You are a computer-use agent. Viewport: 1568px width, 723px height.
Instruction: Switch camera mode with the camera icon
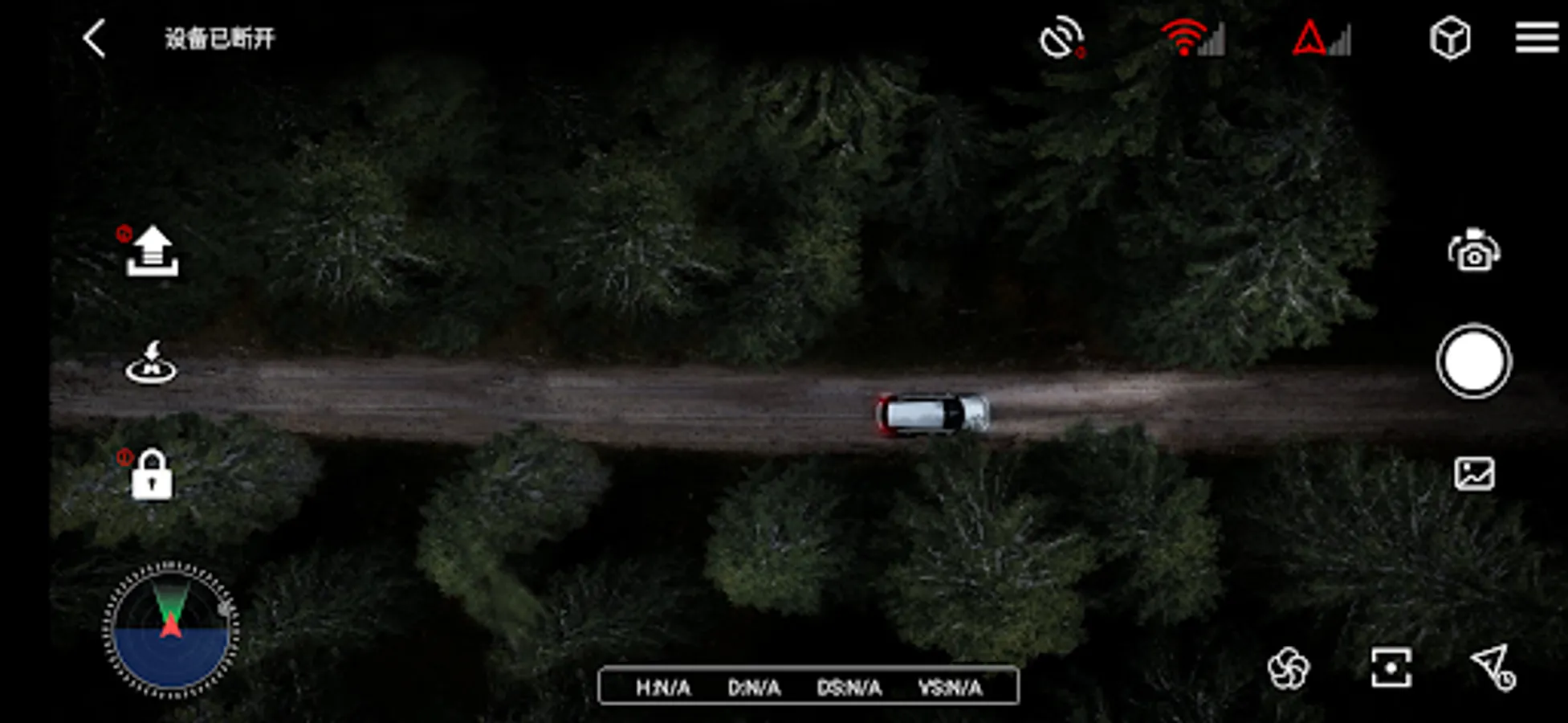click(1474, 251)
